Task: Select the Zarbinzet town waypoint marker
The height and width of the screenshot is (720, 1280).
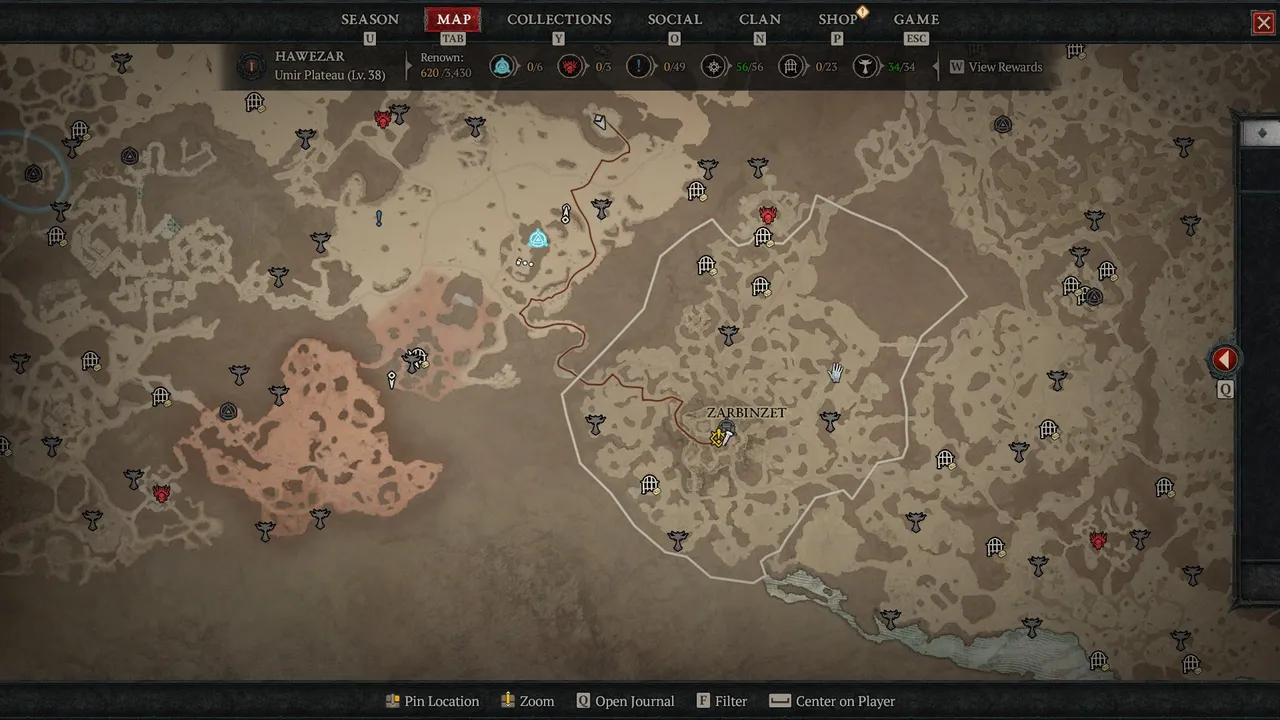Action: click(727, 431)
